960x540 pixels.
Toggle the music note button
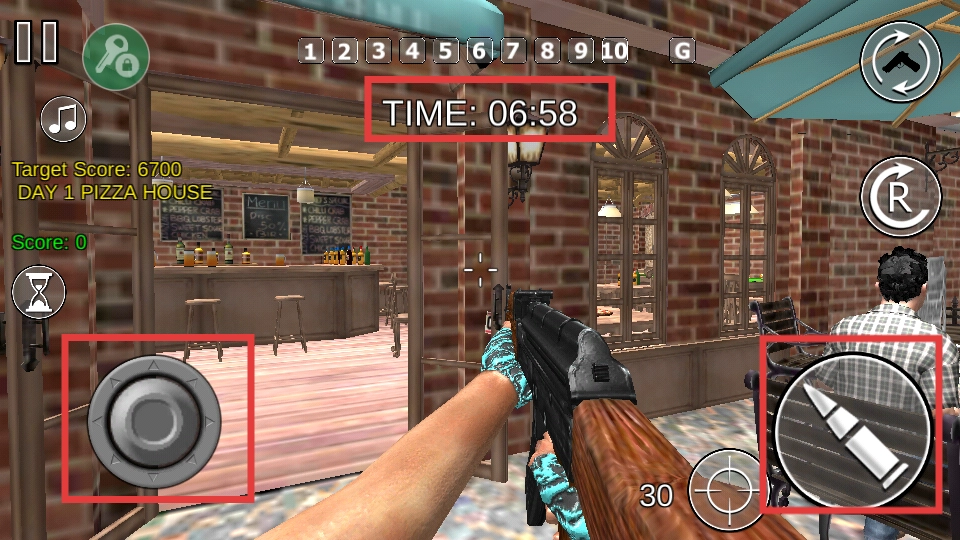[x=64, y=119]
